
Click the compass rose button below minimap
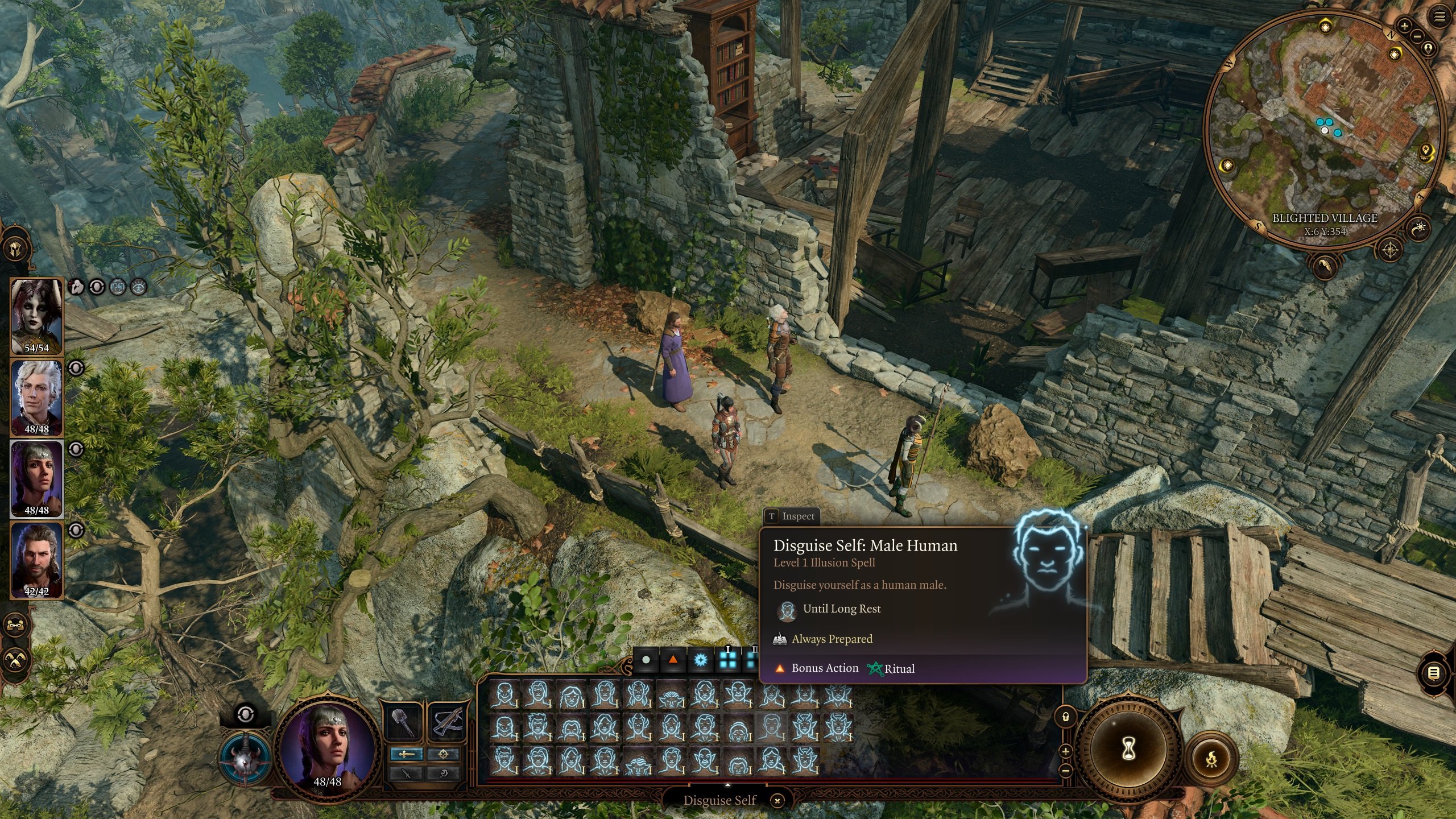tap(1391, 250)
